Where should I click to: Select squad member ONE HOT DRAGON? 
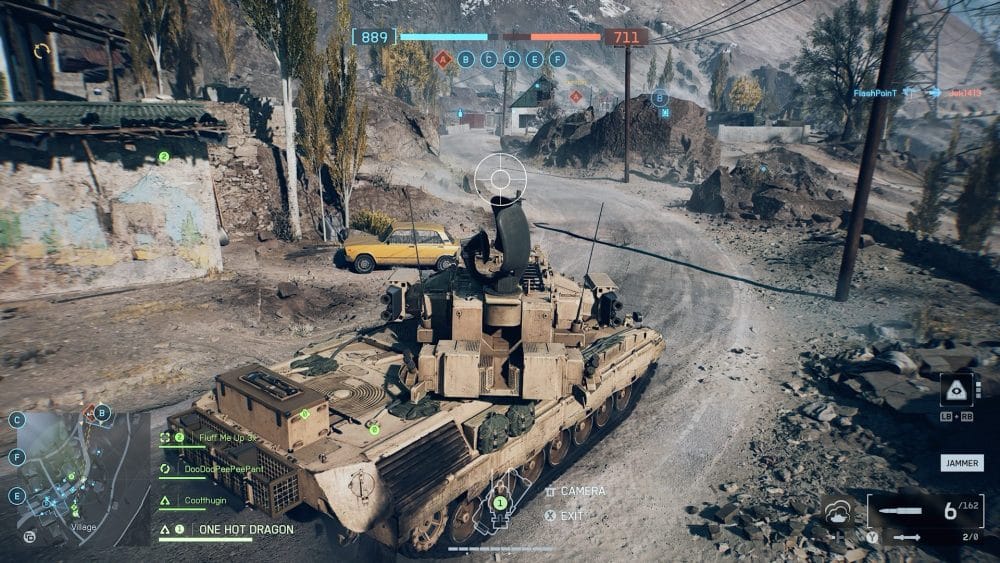[245, 529]
